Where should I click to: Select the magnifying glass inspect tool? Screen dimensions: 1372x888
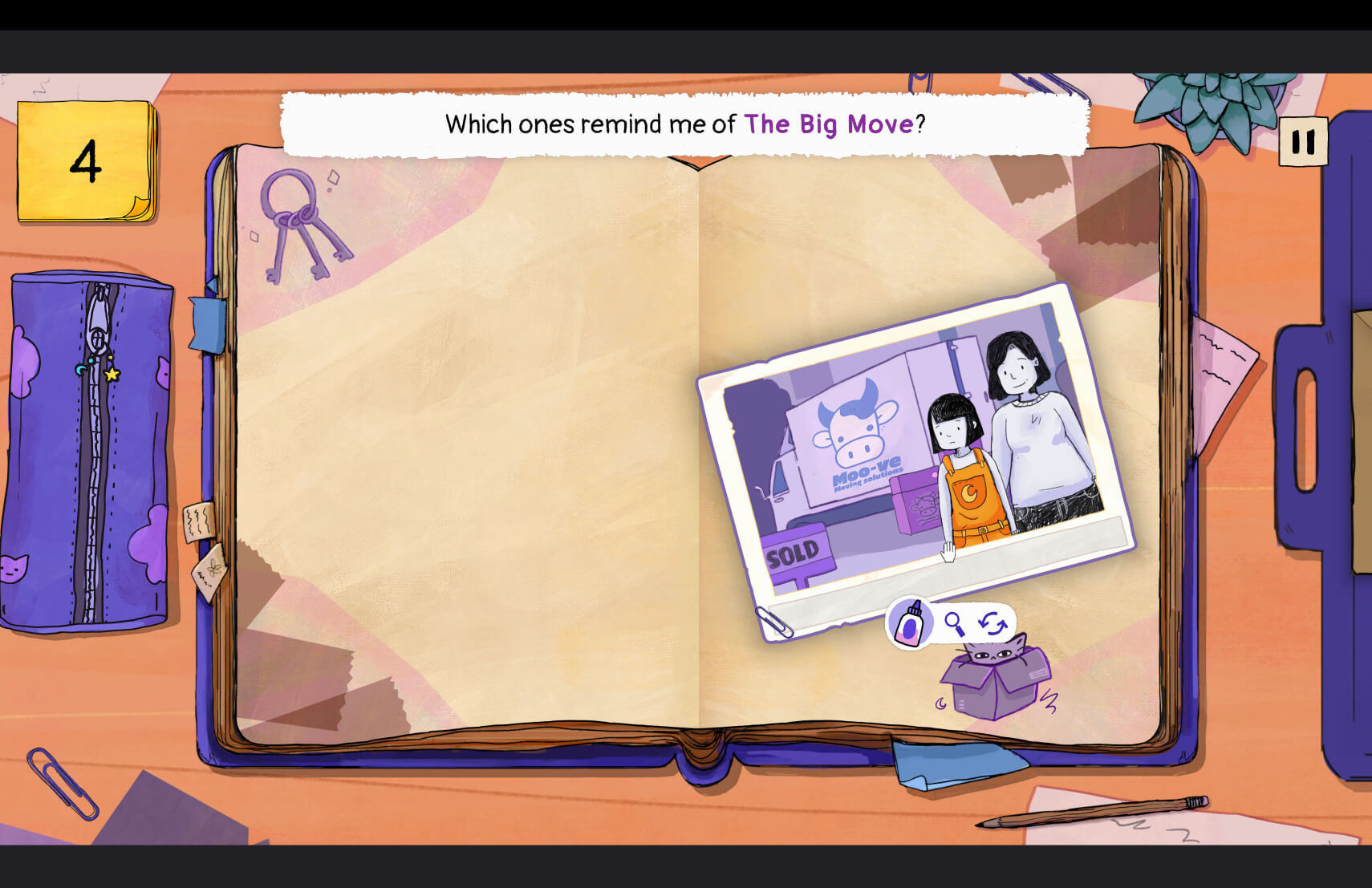(956, 623)
